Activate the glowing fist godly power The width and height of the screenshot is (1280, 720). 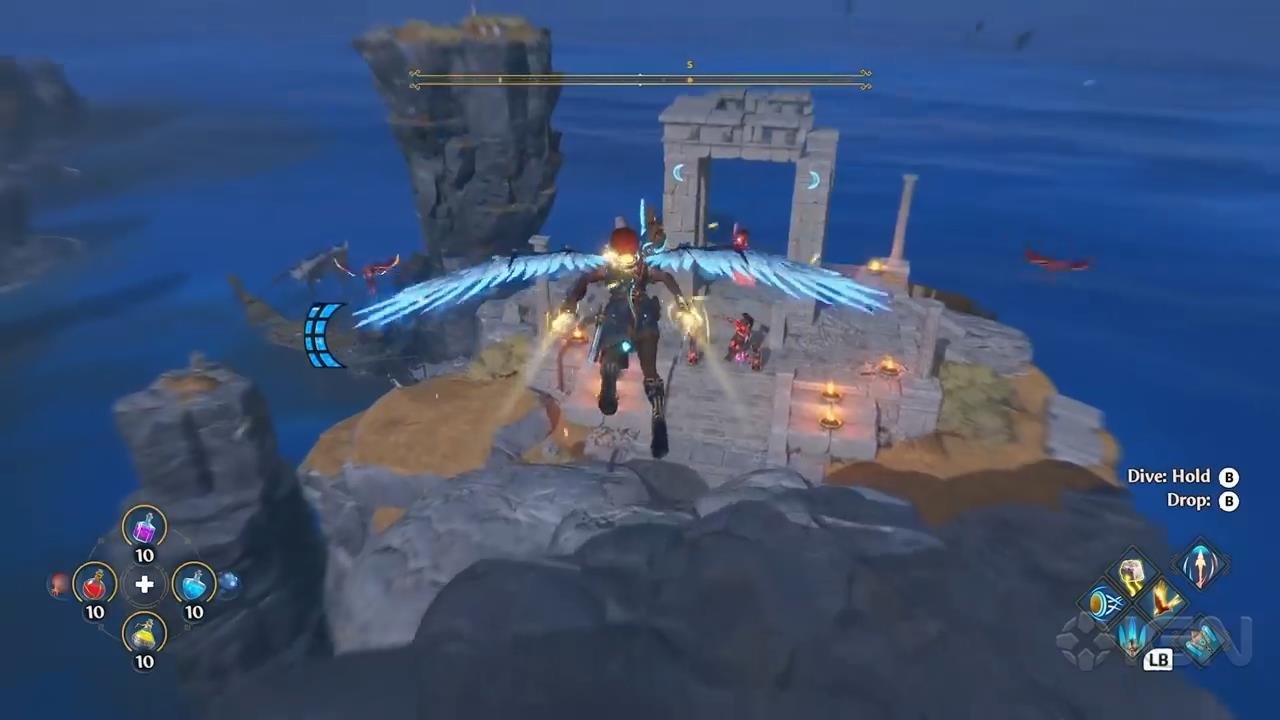point(1132,573)
